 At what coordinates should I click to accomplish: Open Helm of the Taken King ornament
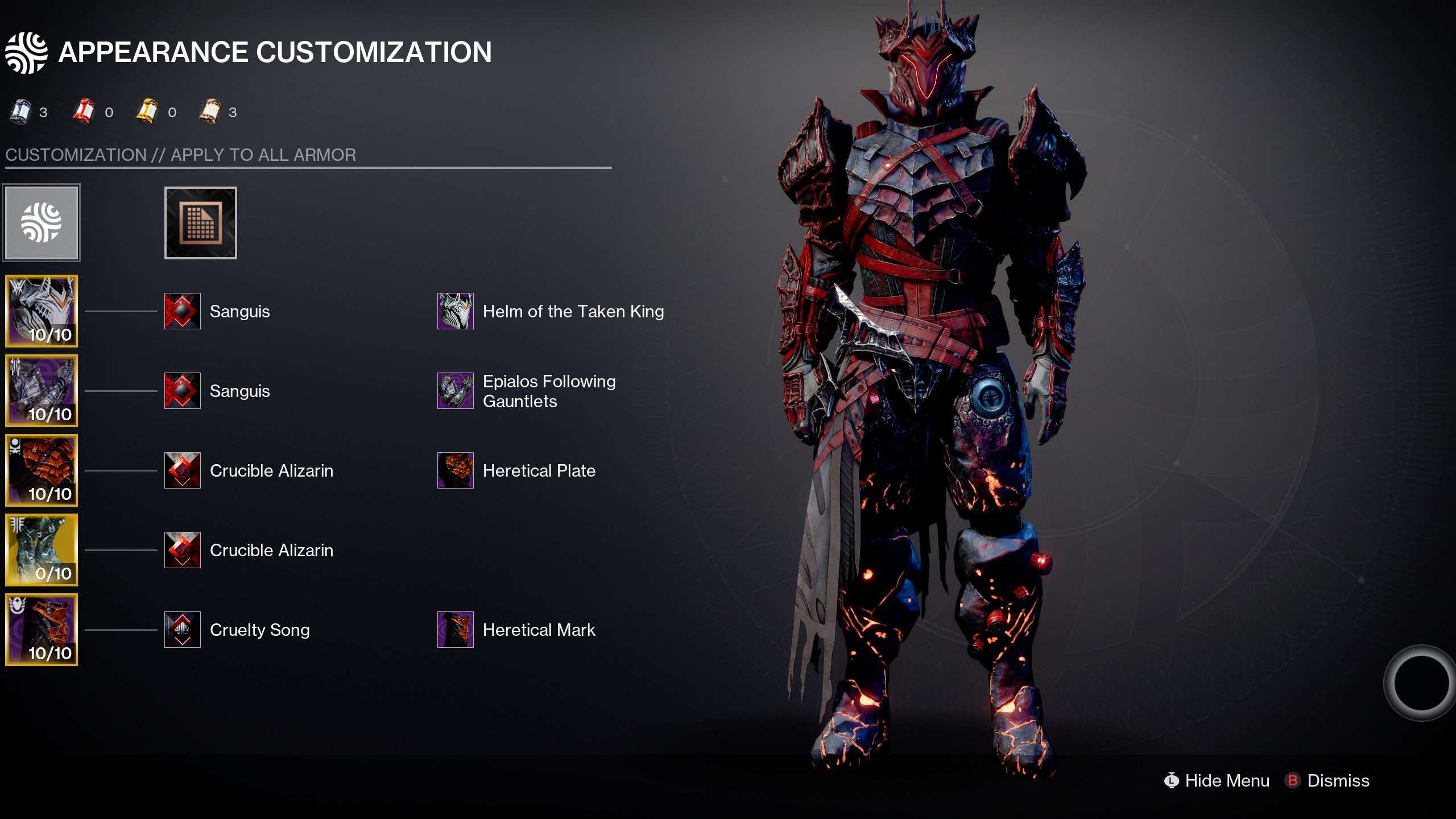456,311
